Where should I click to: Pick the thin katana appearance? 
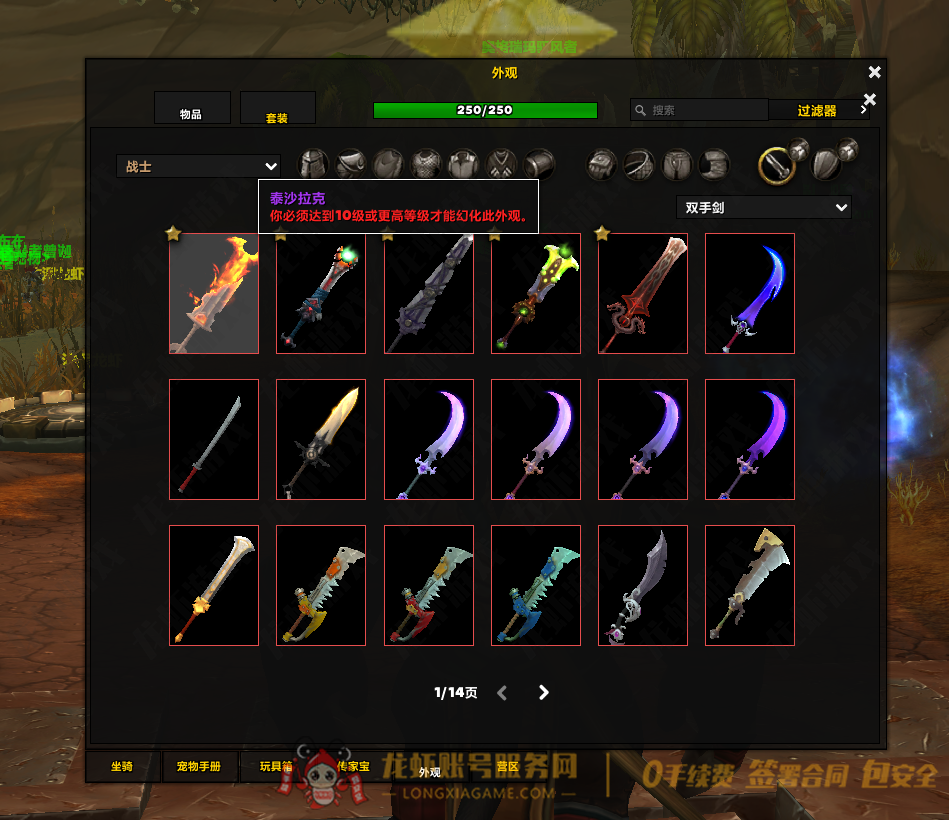(214, 440)
